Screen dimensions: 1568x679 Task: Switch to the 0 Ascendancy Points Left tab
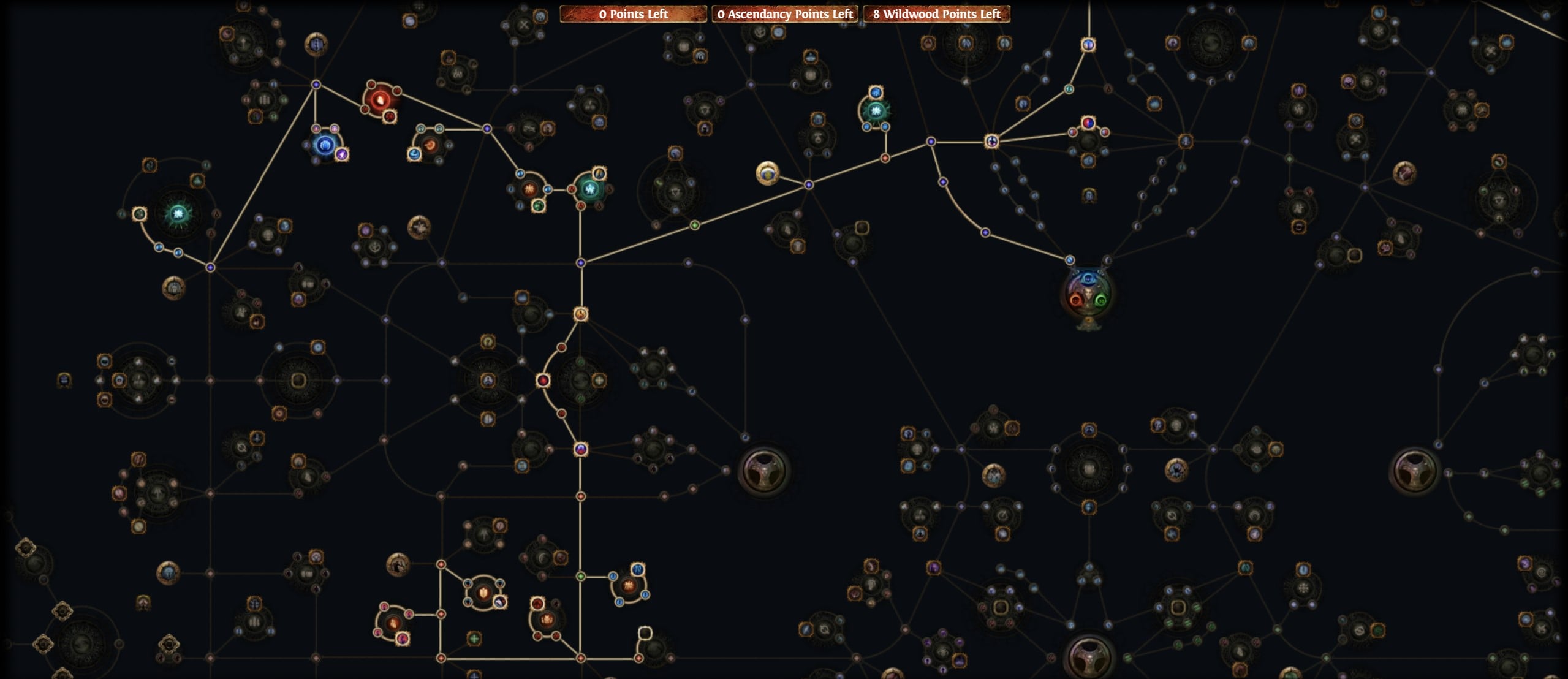(786, 13)
